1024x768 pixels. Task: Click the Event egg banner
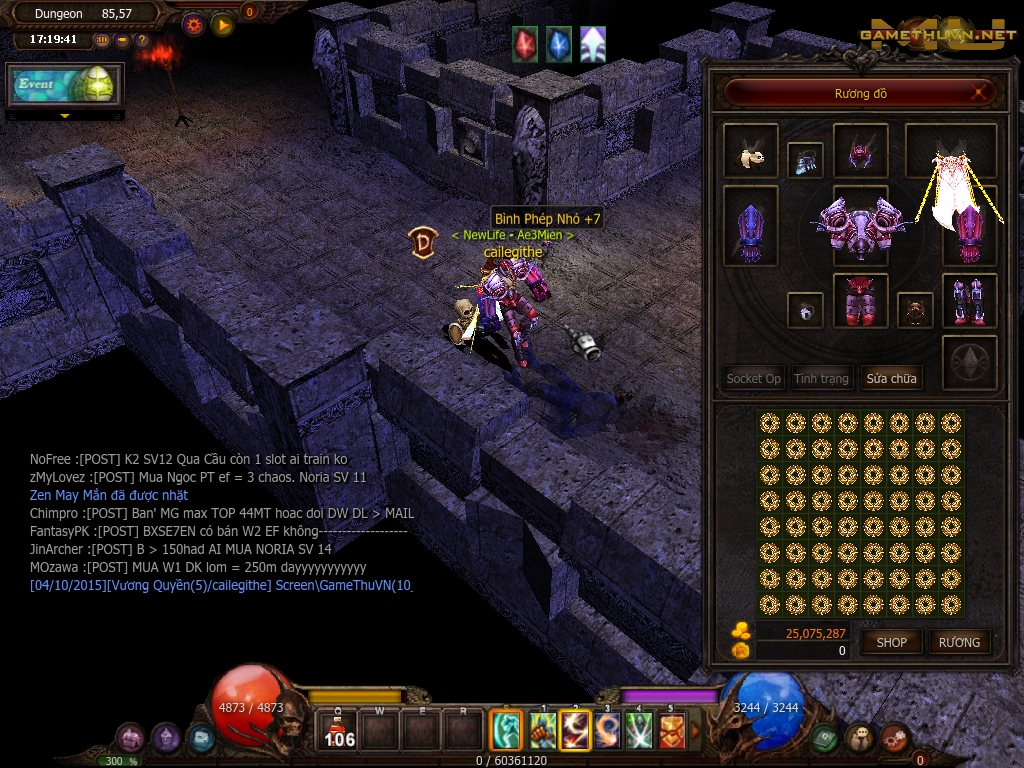pyautogui.click(x=65, y=86)
